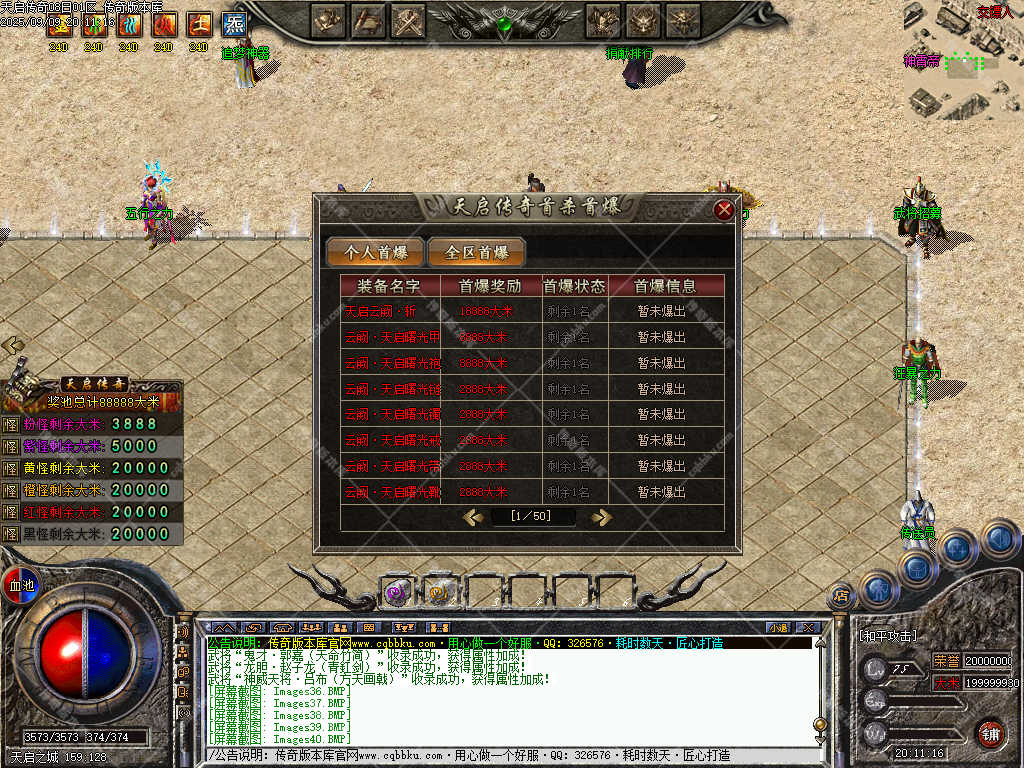Click the 血池 blood pool button
Image resolution: width=1024 pixels, height=768 pixels.
pos(21,585)
